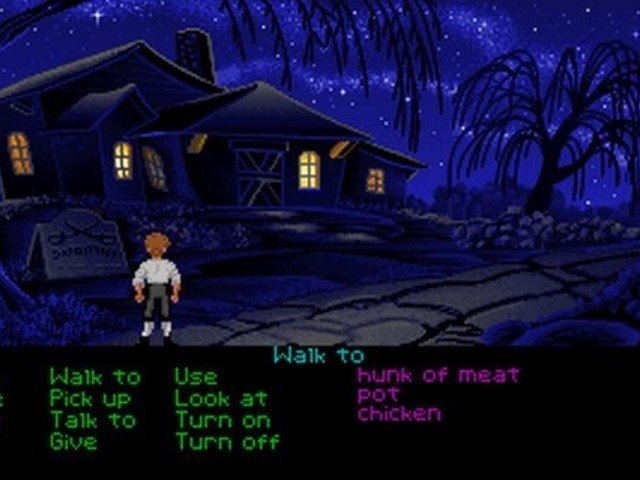The height and width of the screenshot is (480, 640).
Task: Activate the Look at verb
Action: (x=221, y=398)
